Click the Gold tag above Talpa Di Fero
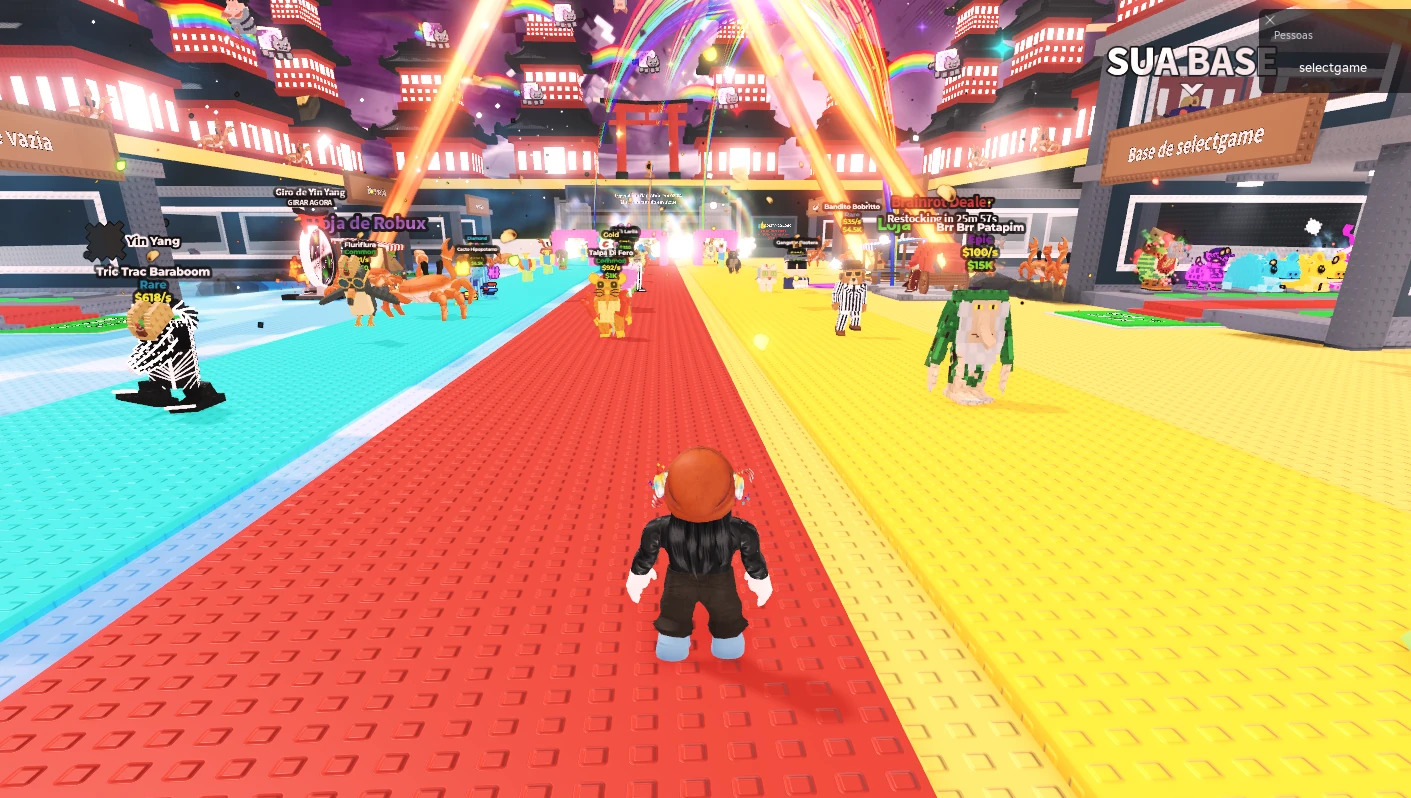1411x798 pixels. tap(610, 235)
